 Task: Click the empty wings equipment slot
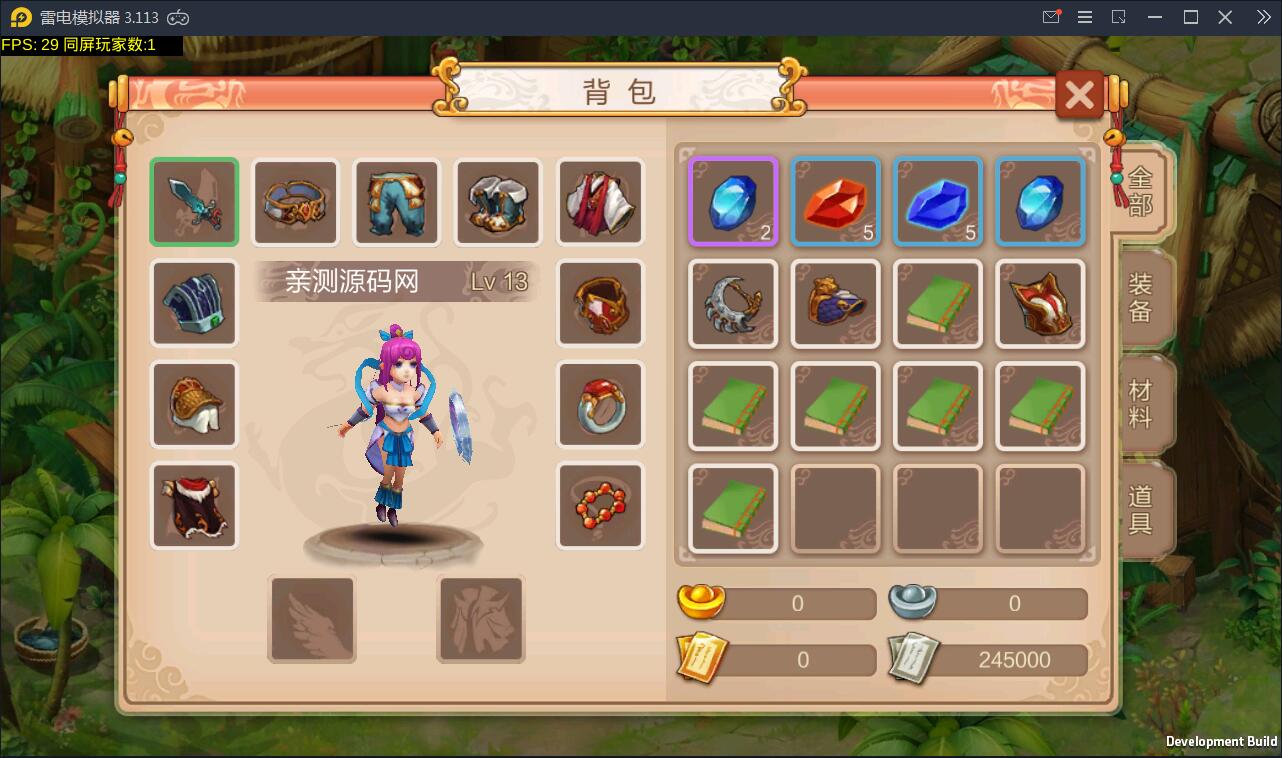click(311, 619)
